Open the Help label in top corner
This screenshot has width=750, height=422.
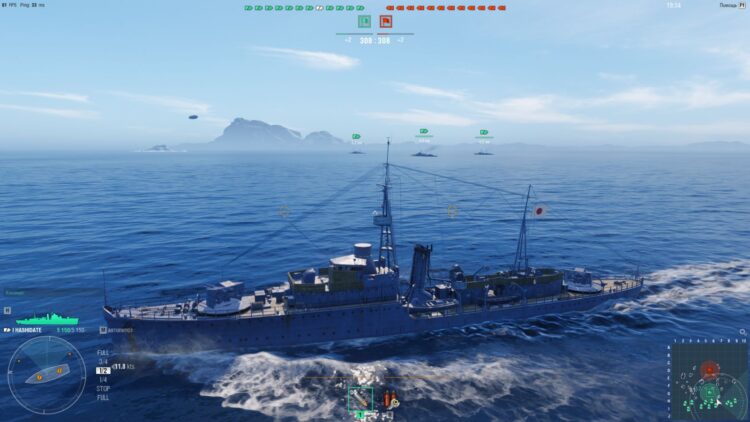click(x=727, y=5)
